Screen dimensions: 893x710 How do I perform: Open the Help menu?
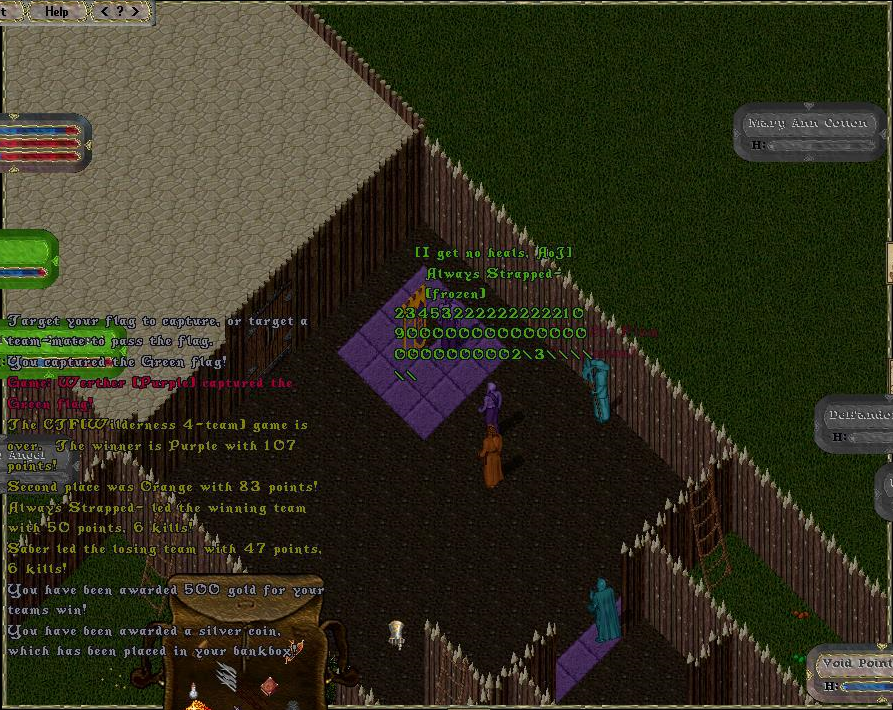[x=57, y=11]
